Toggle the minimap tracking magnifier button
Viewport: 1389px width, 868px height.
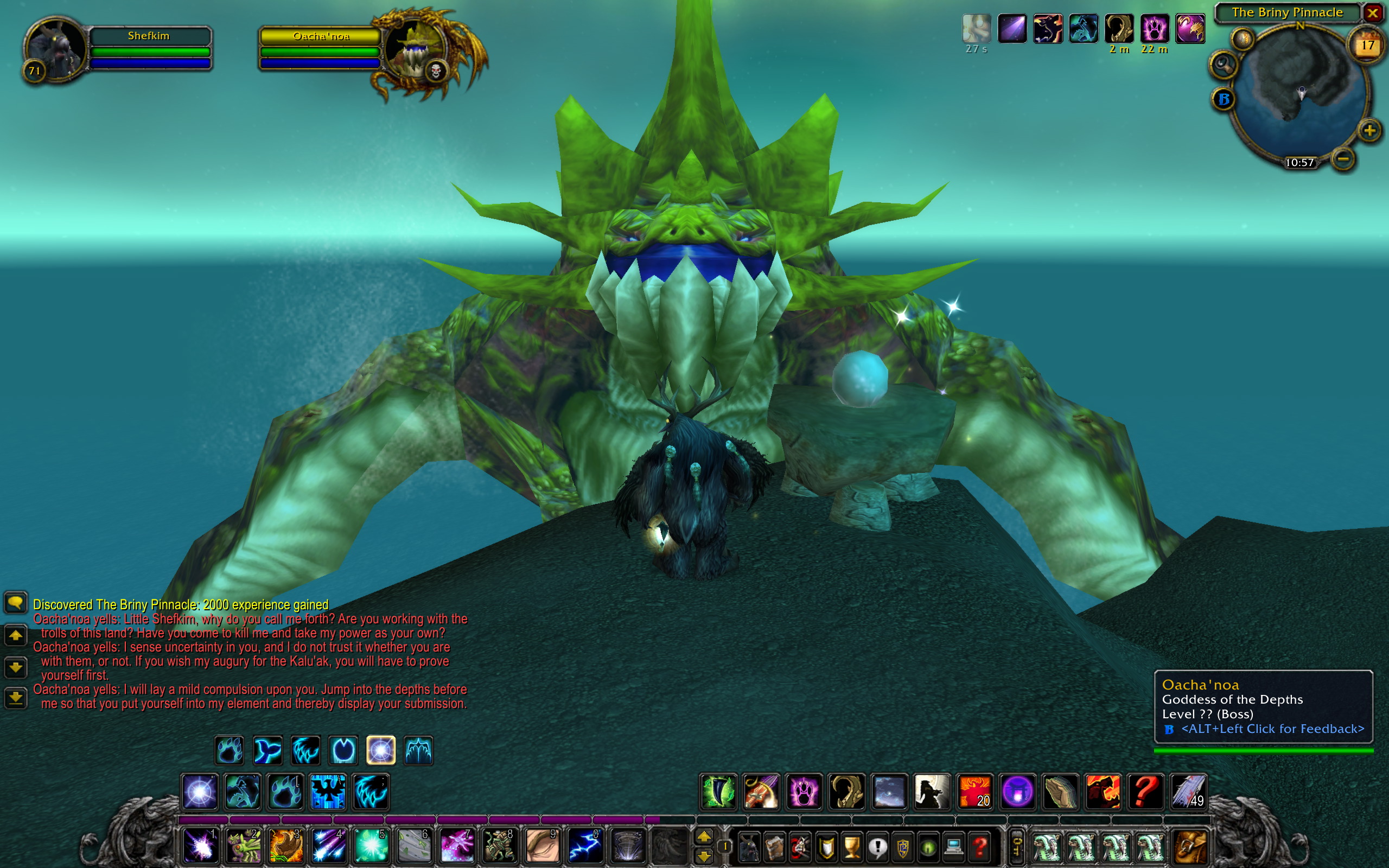[1223, 63]
